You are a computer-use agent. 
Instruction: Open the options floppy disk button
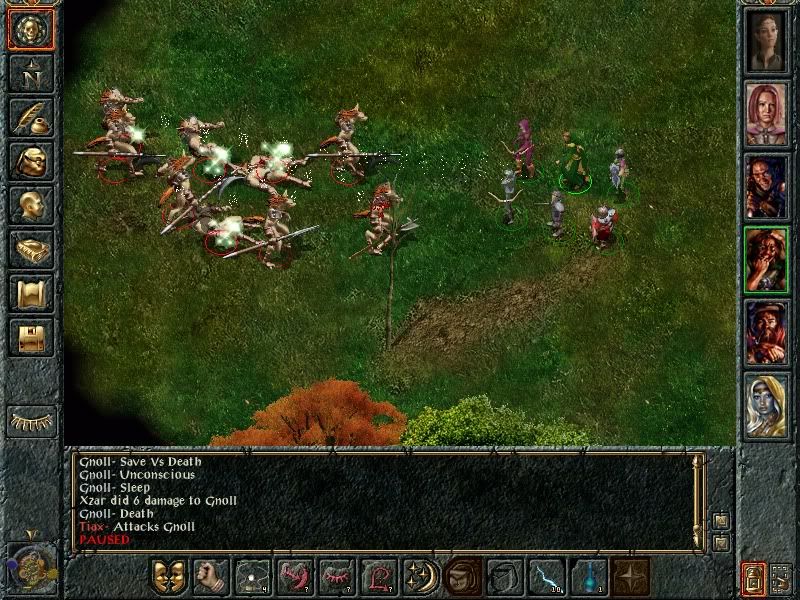coord(30,336)
